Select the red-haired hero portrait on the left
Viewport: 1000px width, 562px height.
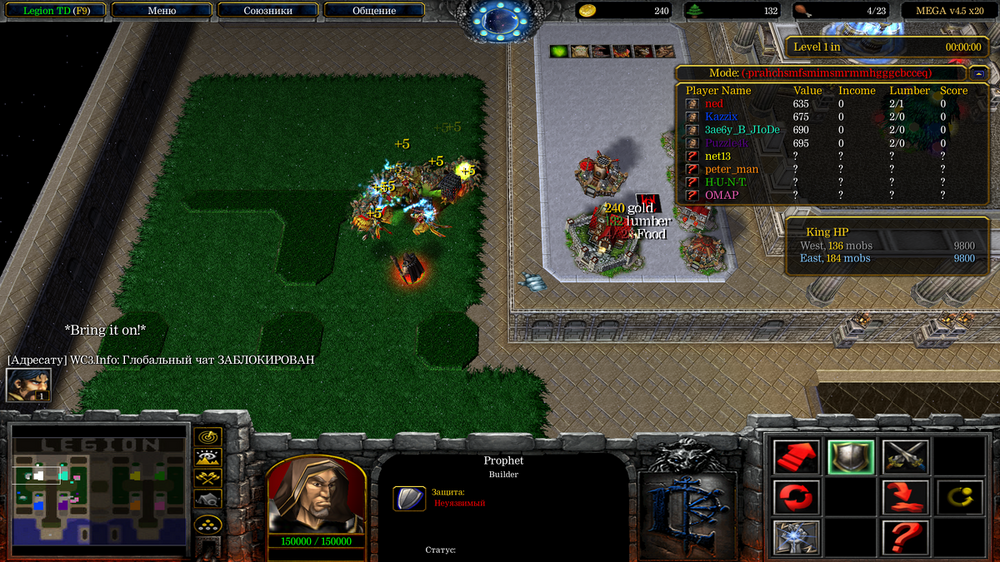28,385
